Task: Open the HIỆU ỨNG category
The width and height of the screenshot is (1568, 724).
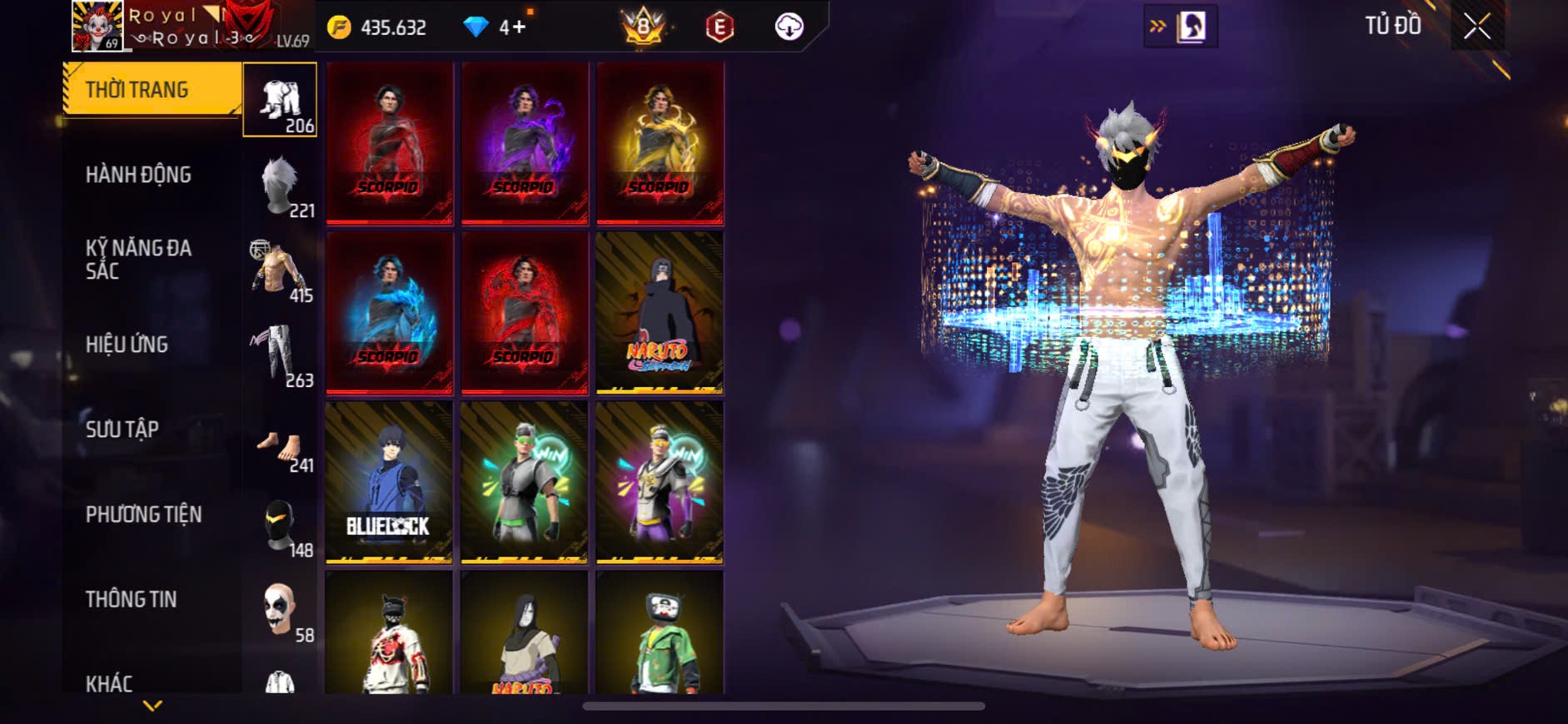Action: click(127, 345)
